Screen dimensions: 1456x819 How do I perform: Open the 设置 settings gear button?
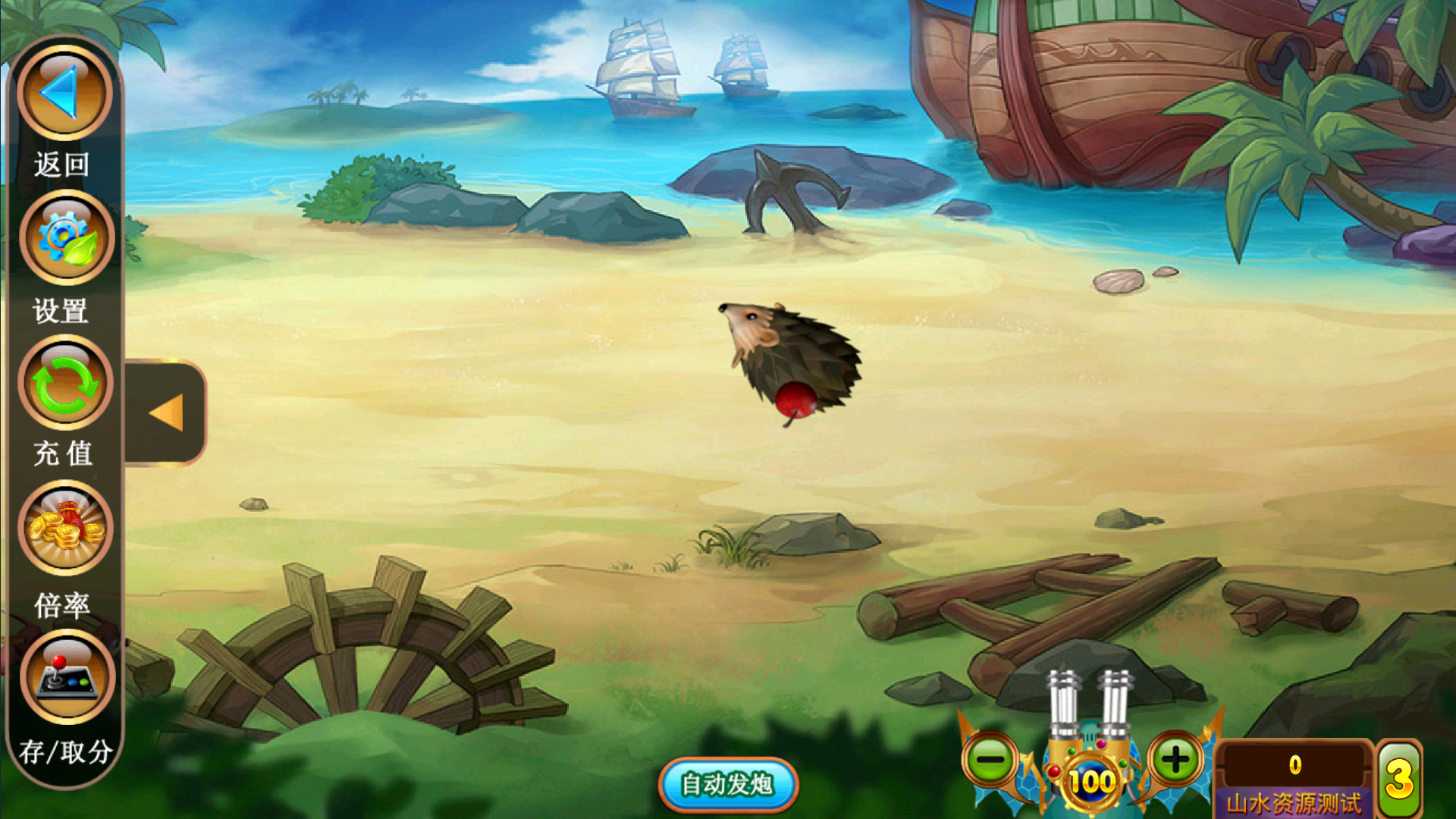click(66, 238)
